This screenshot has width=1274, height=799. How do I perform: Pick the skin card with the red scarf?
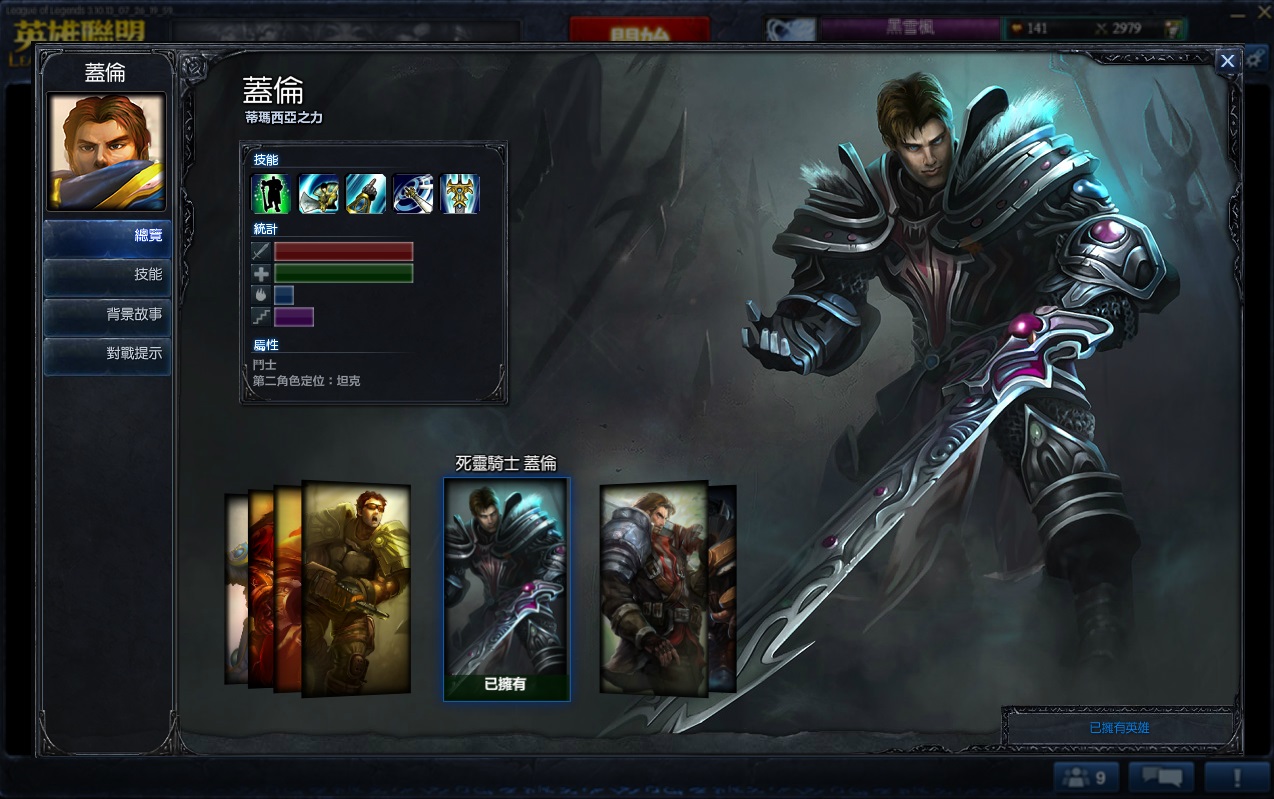(652, 588)
